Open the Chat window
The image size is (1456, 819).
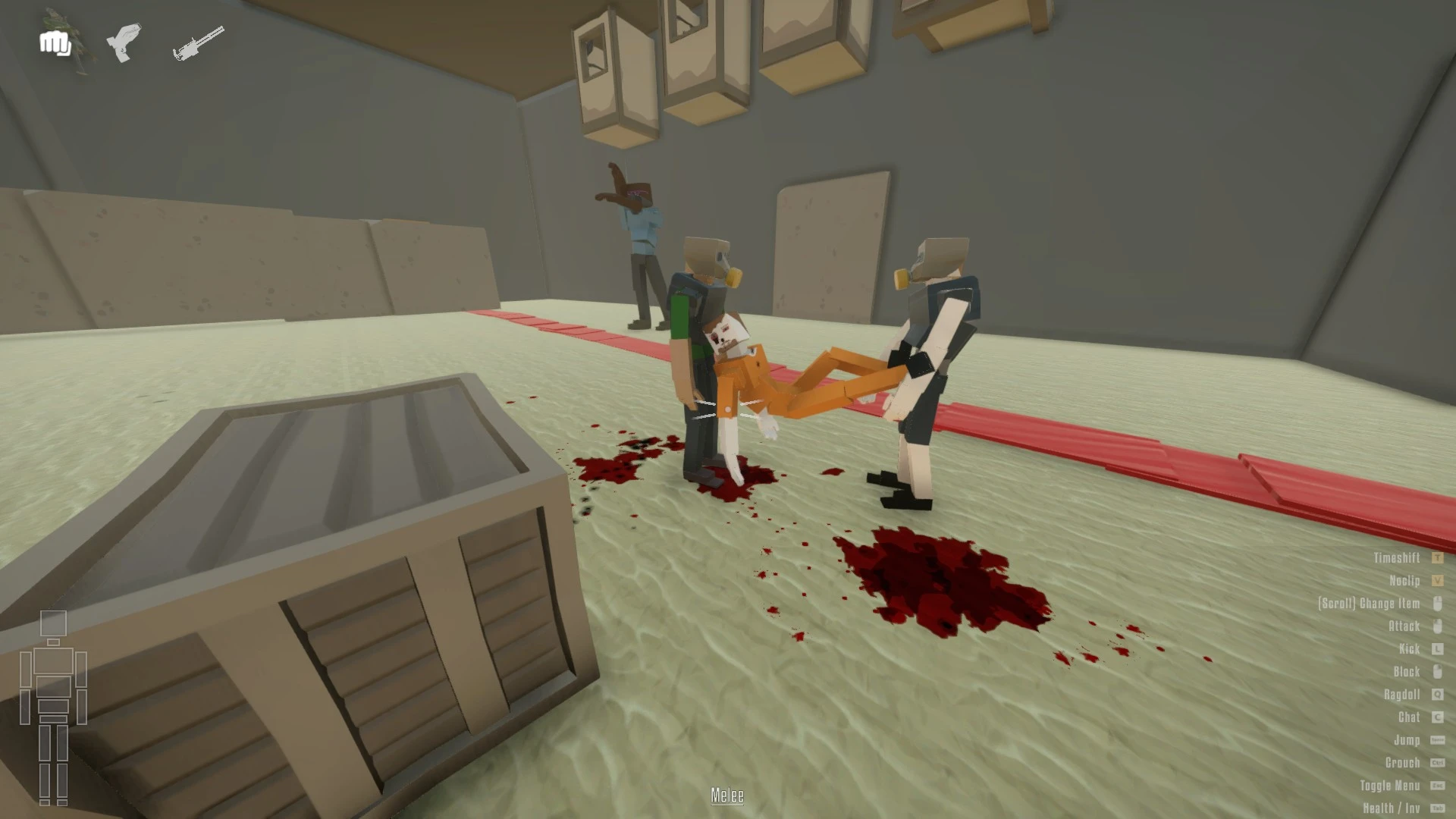coord(1408,718)
